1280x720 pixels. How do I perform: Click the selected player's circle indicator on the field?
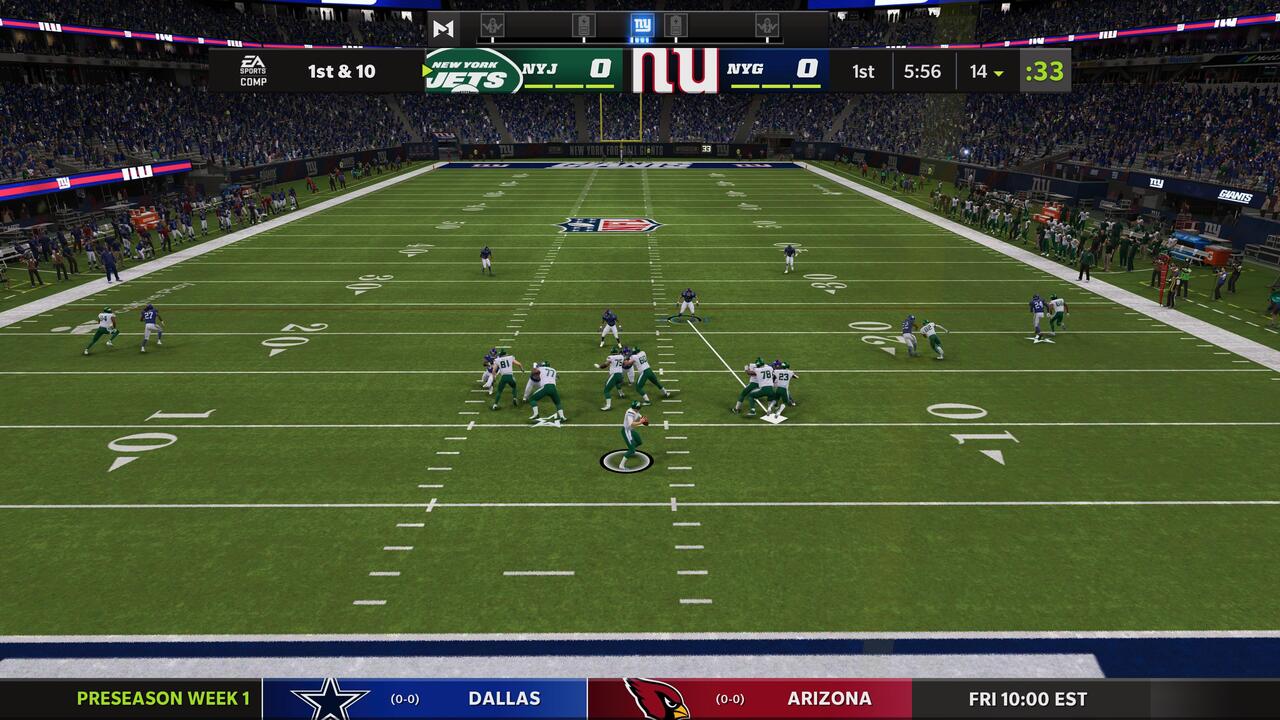[x=625, y=462]
